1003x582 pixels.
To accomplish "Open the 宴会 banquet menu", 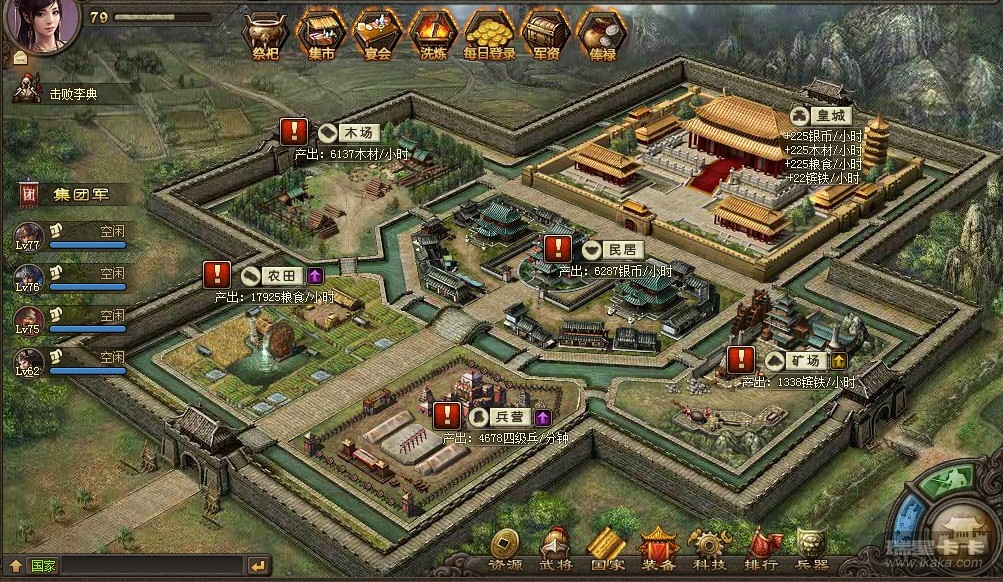I will point(377,34).
